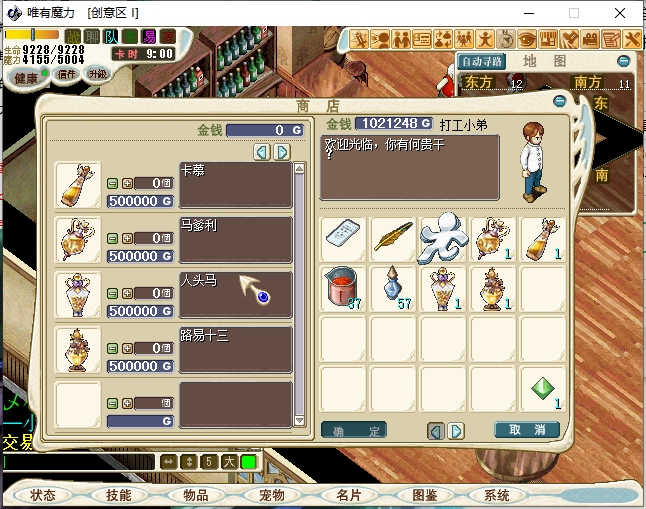Screen dimensions: 646x509
Task: Select the 卡慕 bottle in shop list
Action: (x=78, y=185)
